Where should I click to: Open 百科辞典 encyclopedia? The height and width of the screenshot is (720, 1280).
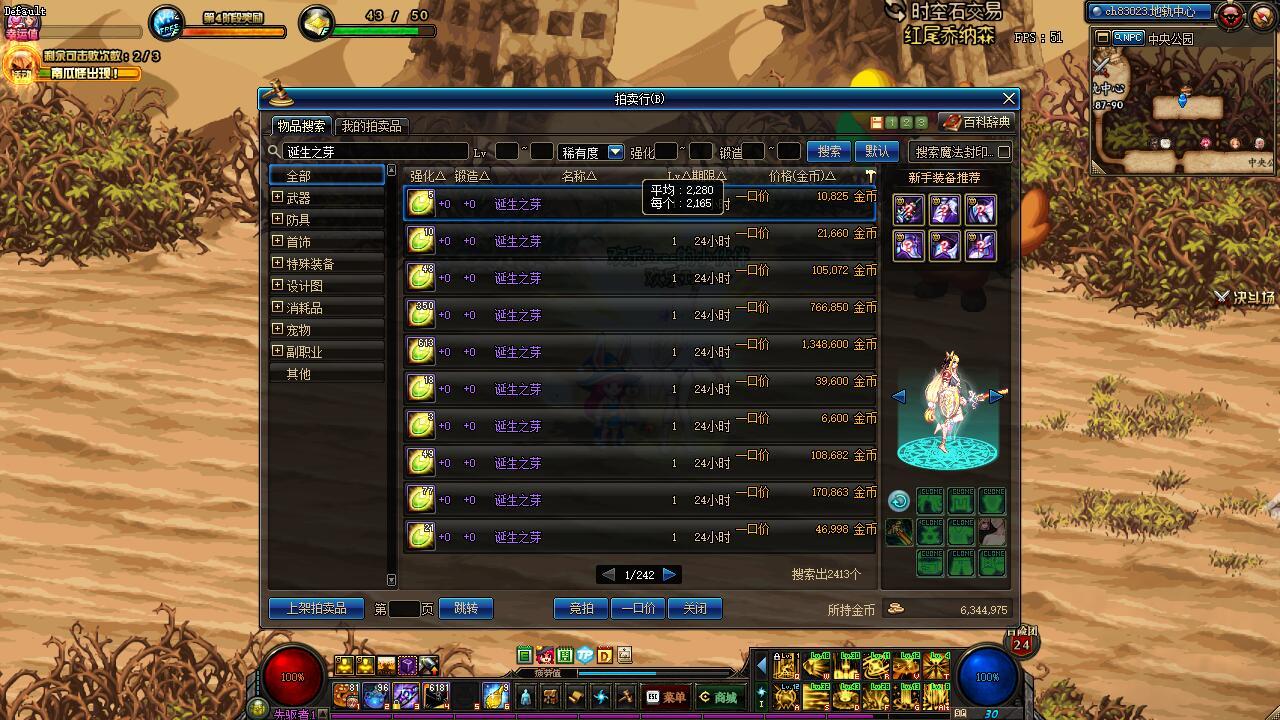pos(977,122)
